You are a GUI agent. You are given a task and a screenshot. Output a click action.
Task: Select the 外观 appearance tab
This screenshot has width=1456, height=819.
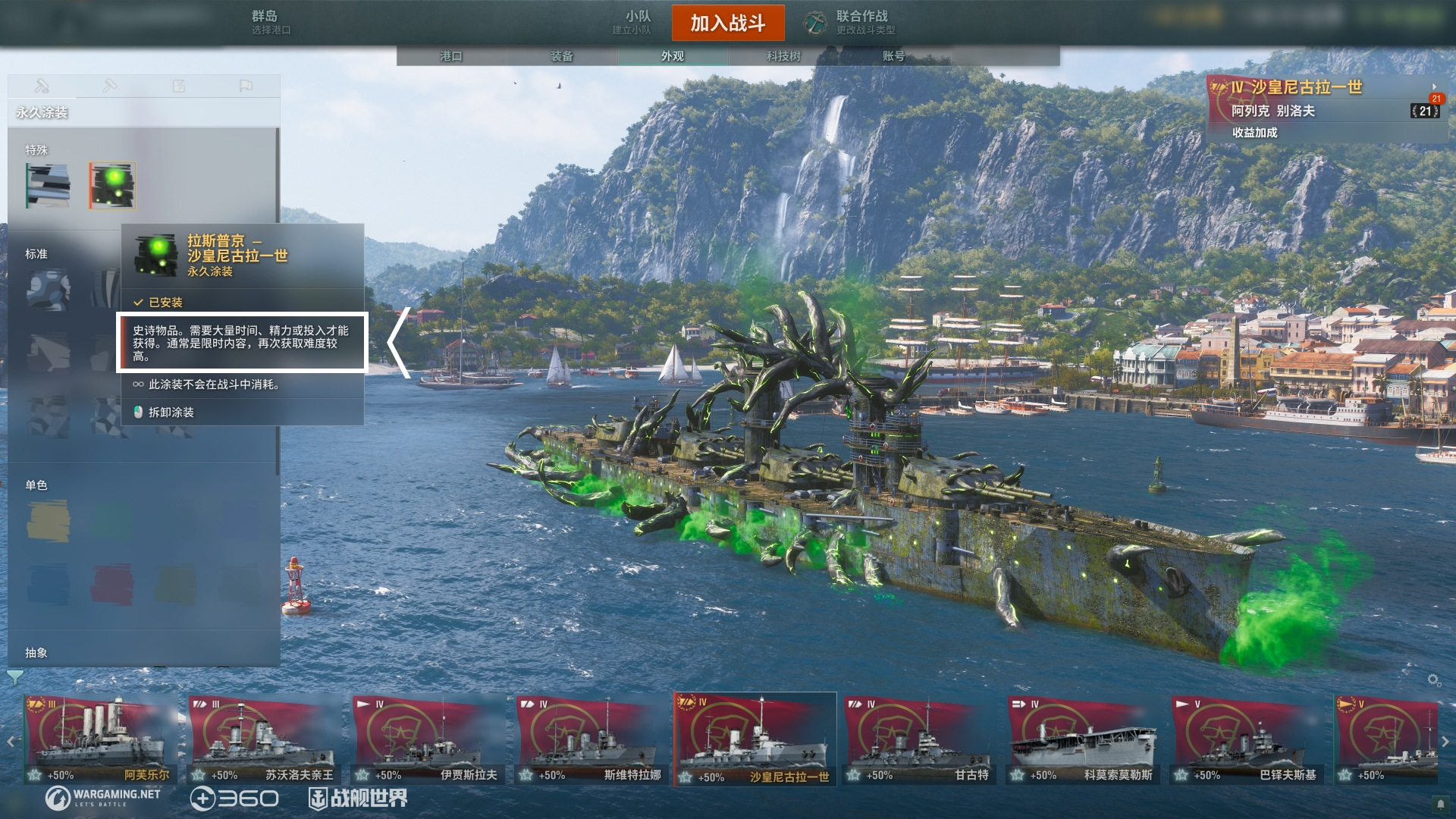point(672,56)
